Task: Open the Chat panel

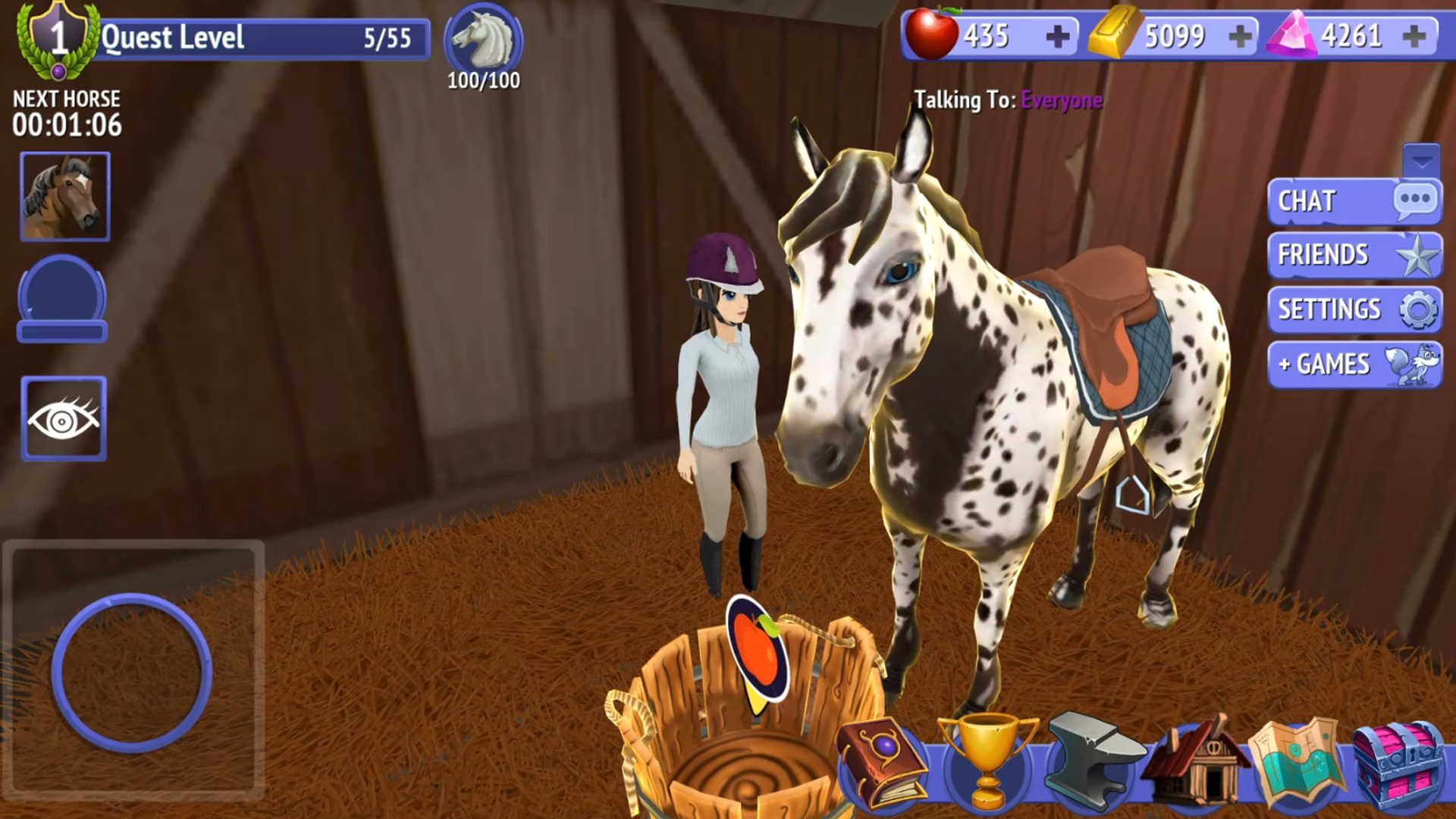Action: pyautogui.click(x=1354, y=201)
